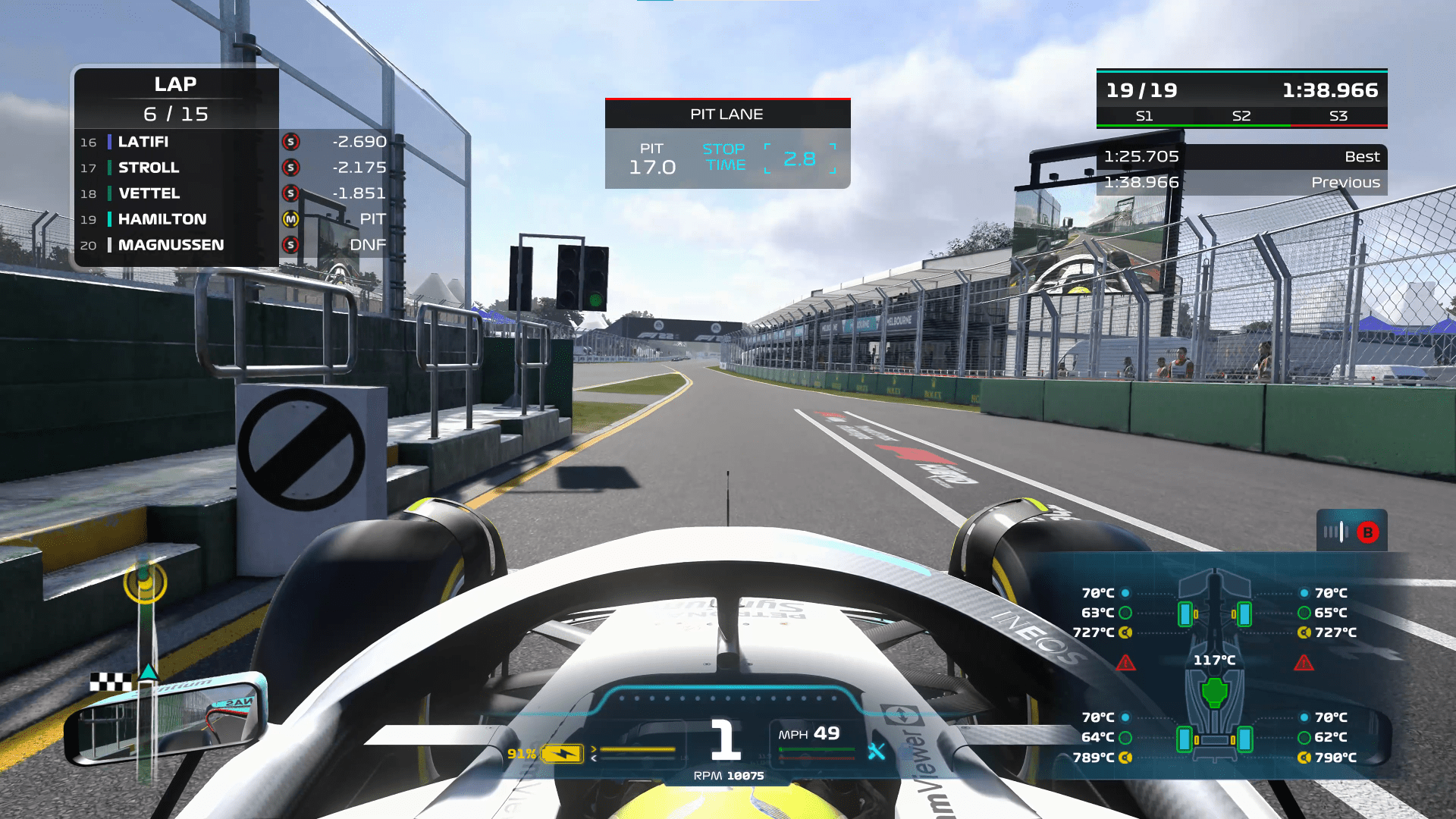Click the red B overtake button prompt icon
Image resolution: width=1456 pixels, height=819 pixels.
coord(1367,532)
